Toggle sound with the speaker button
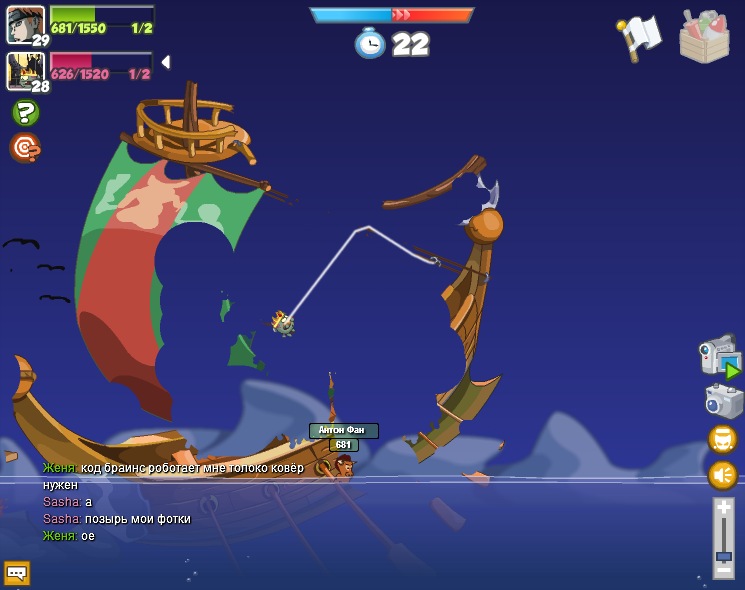The width and height of the screenshot is (745, 590). [x=722, y=474]
